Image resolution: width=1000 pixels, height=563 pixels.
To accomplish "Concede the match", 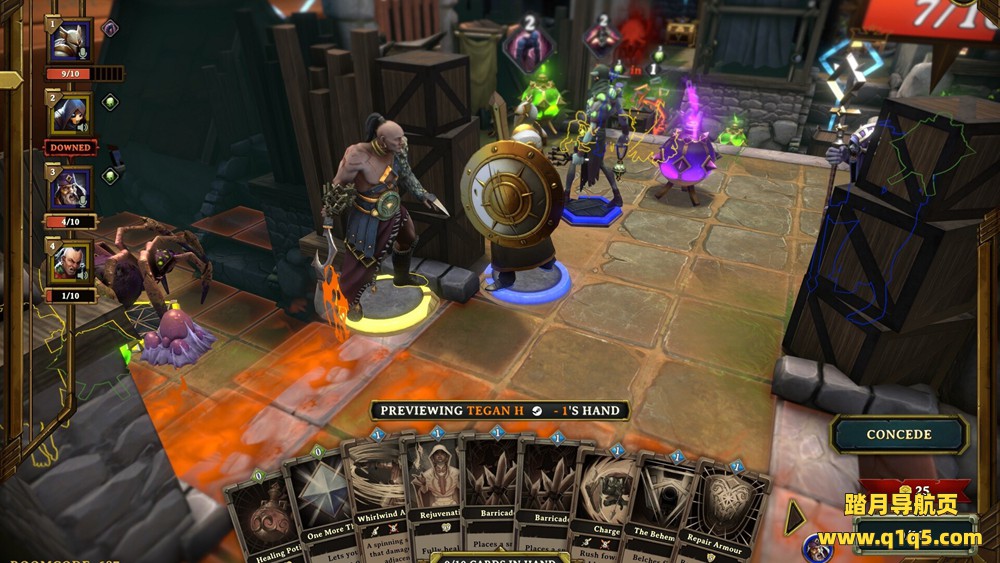I will [x=899, y=435].
